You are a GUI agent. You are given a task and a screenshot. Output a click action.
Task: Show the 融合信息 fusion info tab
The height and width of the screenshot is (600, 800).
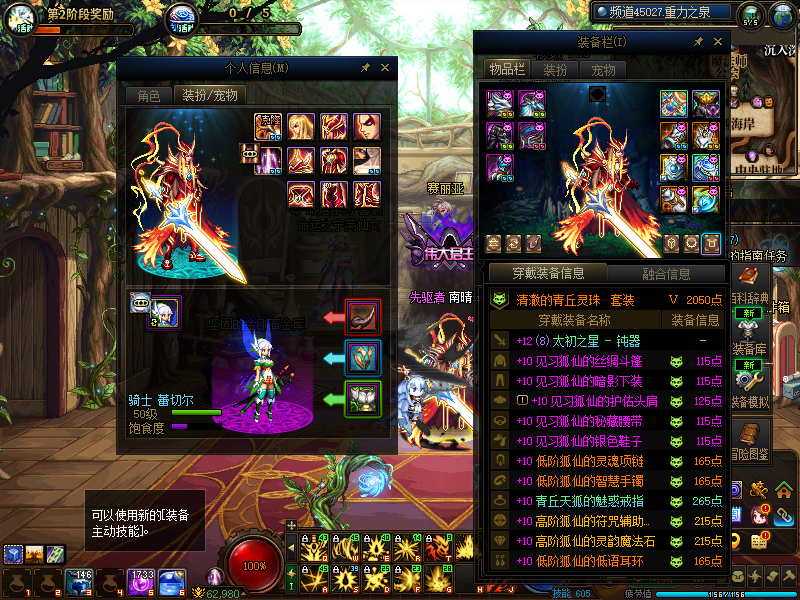click(664, 273)
